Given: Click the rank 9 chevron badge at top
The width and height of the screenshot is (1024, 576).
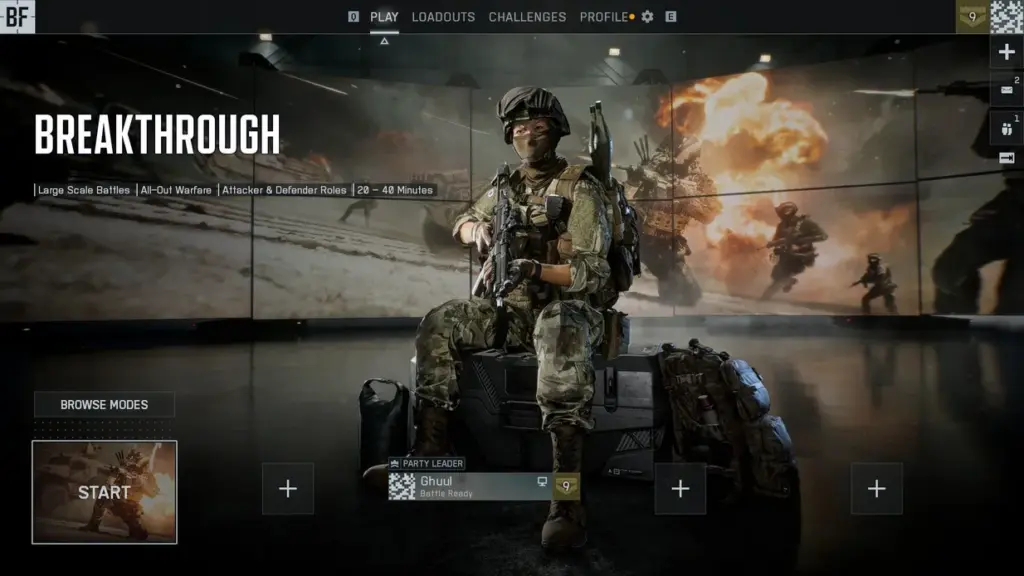Looking at the screenshot, I should click(972, 17).
